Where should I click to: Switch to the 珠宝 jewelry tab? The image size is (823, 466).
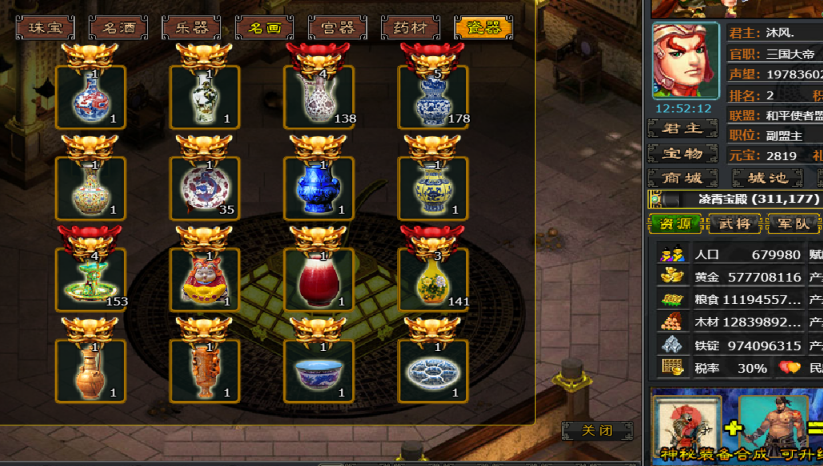(43, 28)
